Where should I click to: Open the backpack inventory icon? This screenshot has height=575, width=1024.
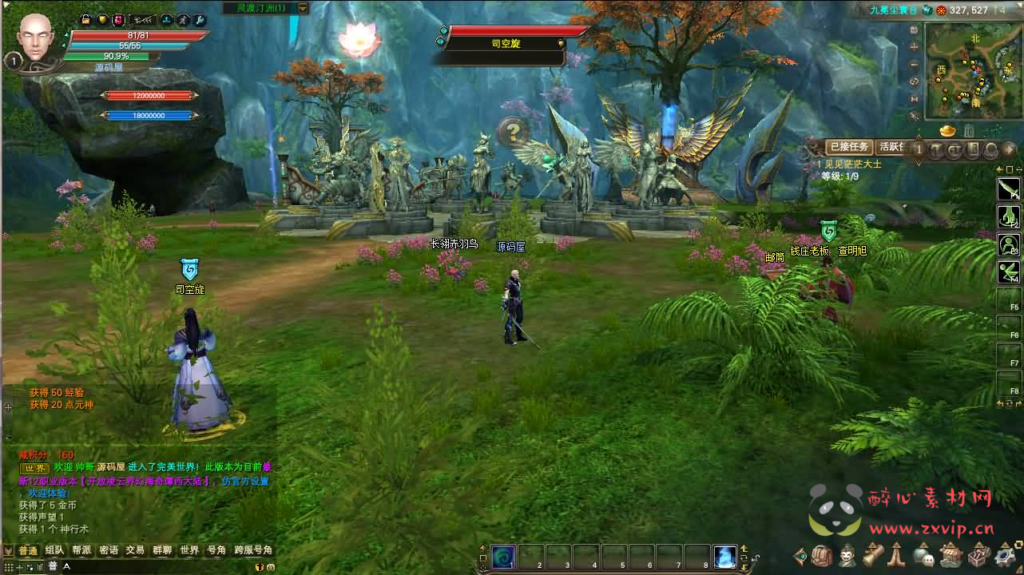[822, 556]
